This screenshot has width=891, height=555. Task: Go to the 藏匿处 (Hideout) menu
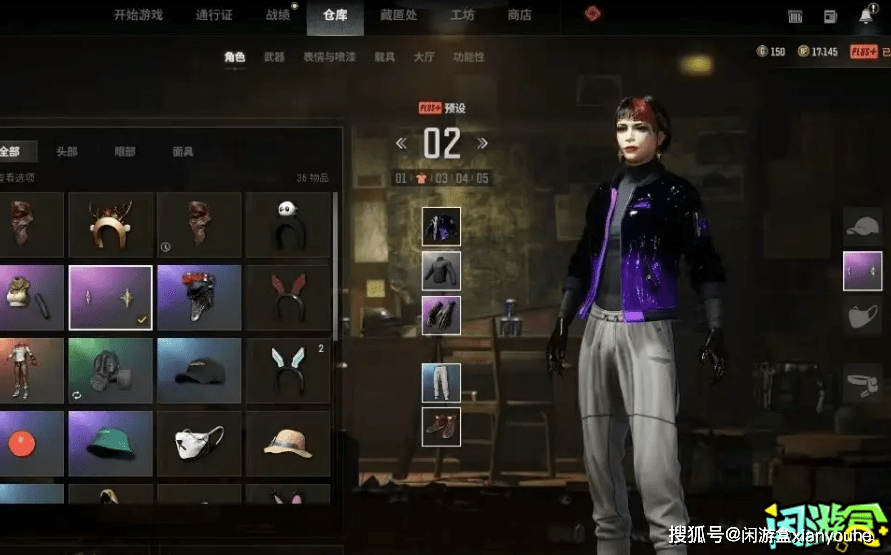398,15
